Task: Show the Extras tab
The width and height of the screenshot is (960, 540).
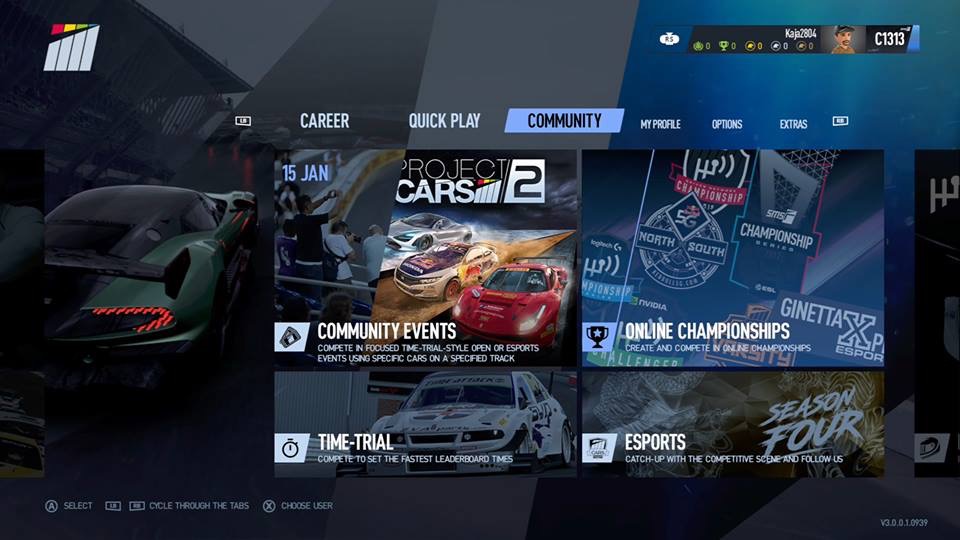Action: tap(793, 124)
